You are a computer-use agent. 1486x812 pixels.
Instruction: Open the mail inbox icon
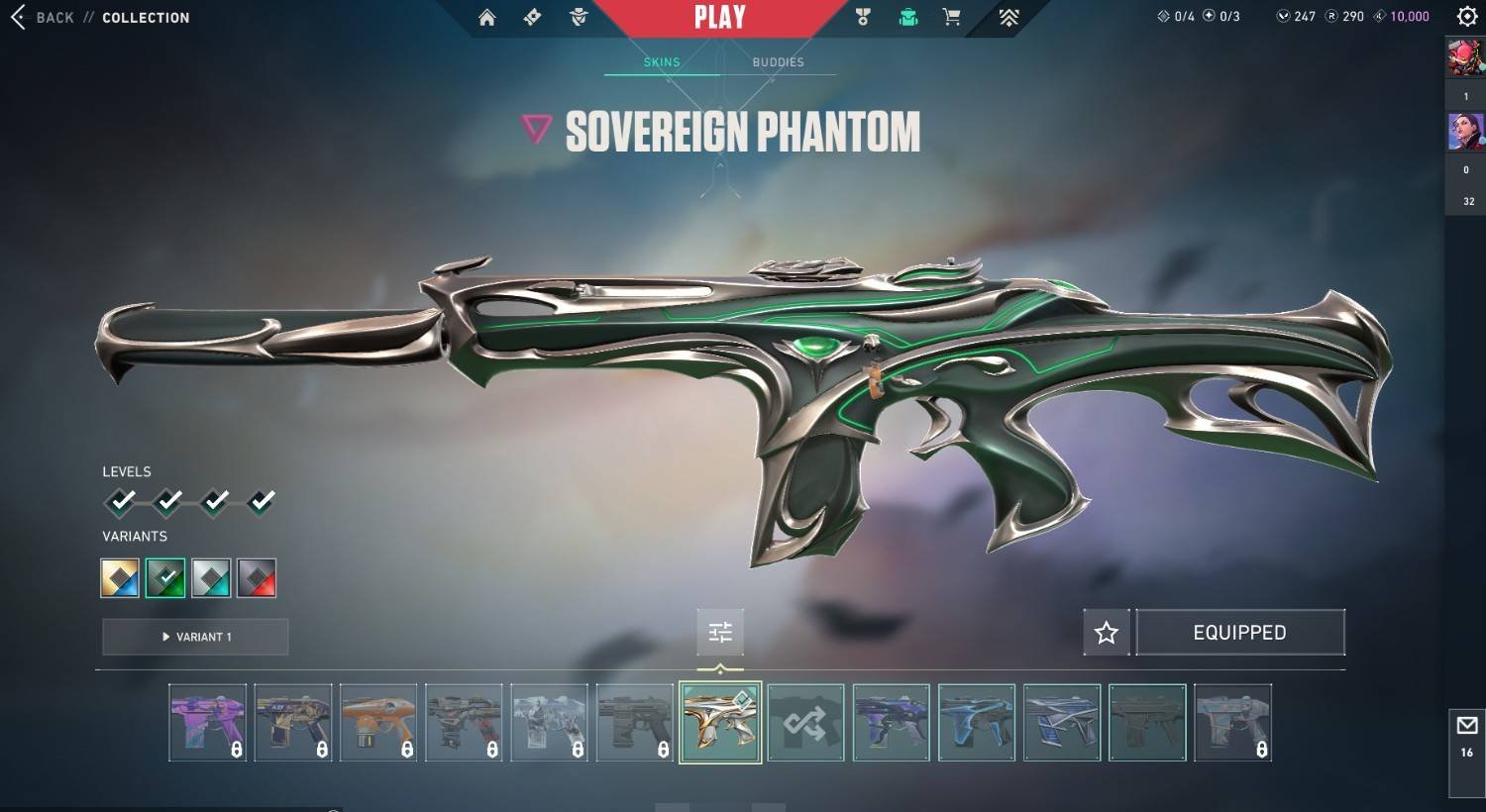[x=1467, y=726]
